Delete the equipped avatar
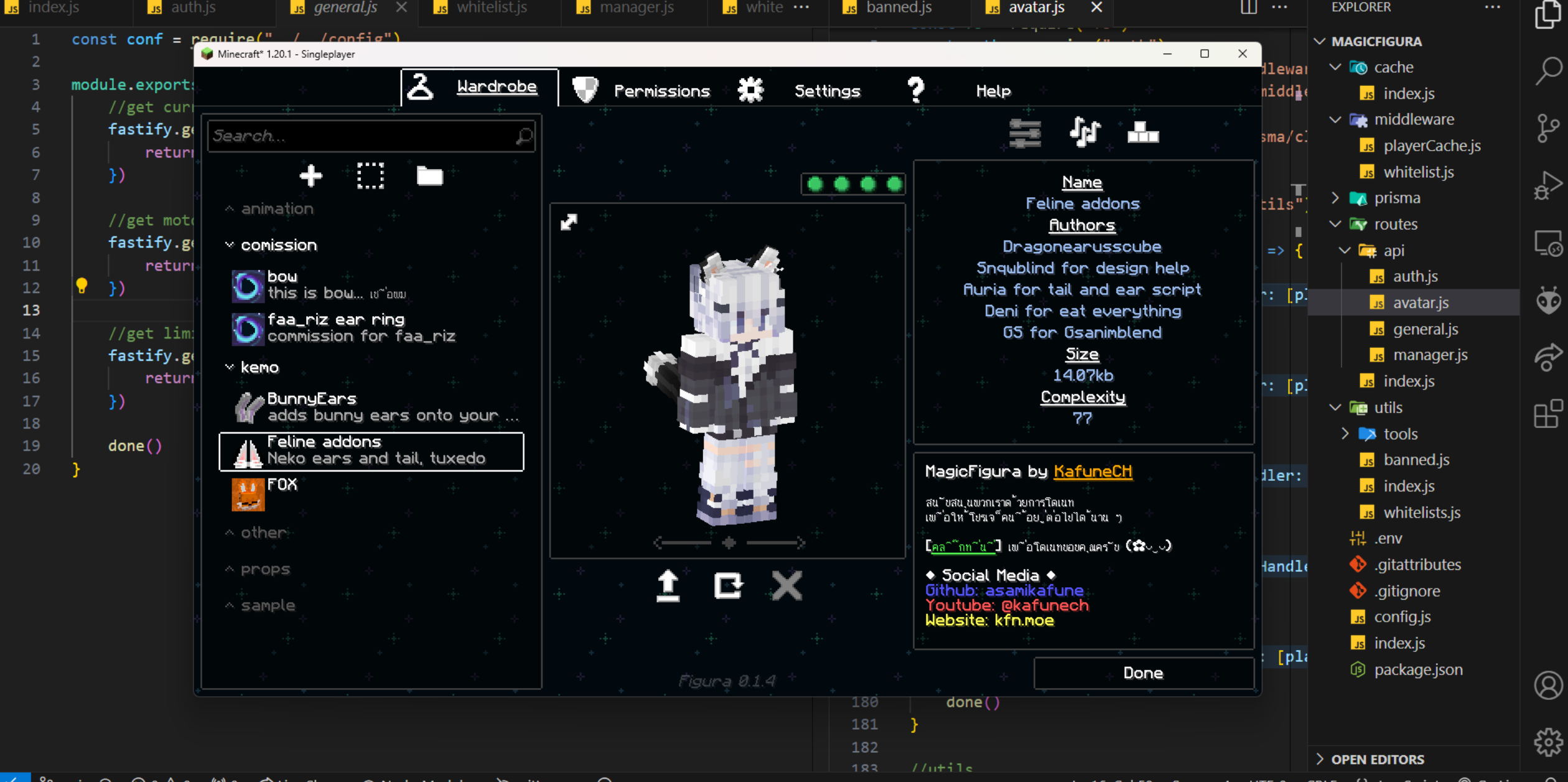Screen dimensions: 1568x782 [786, 585]
